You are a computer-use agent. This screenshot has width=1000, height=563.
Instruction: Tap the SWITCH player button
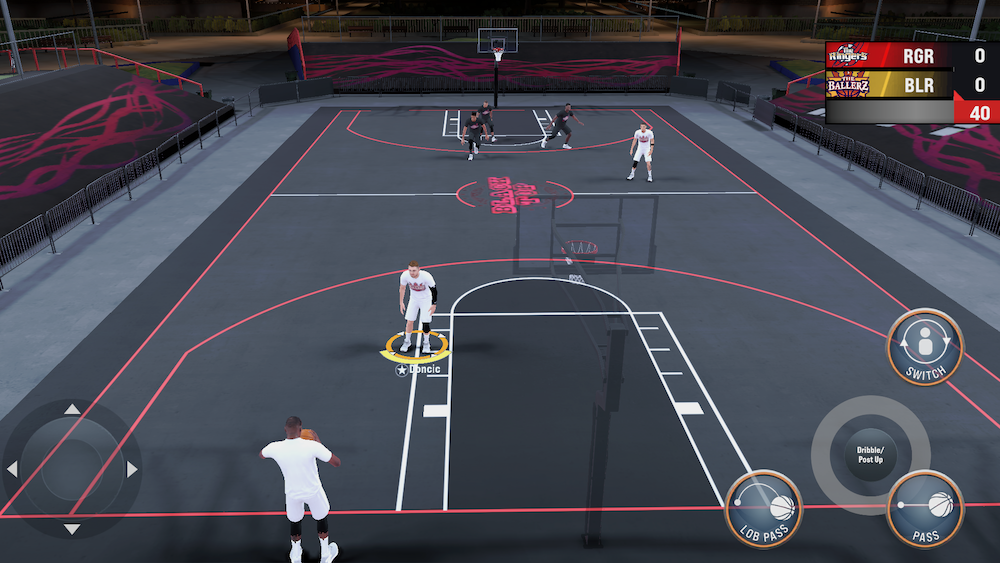tap(925, 346)
